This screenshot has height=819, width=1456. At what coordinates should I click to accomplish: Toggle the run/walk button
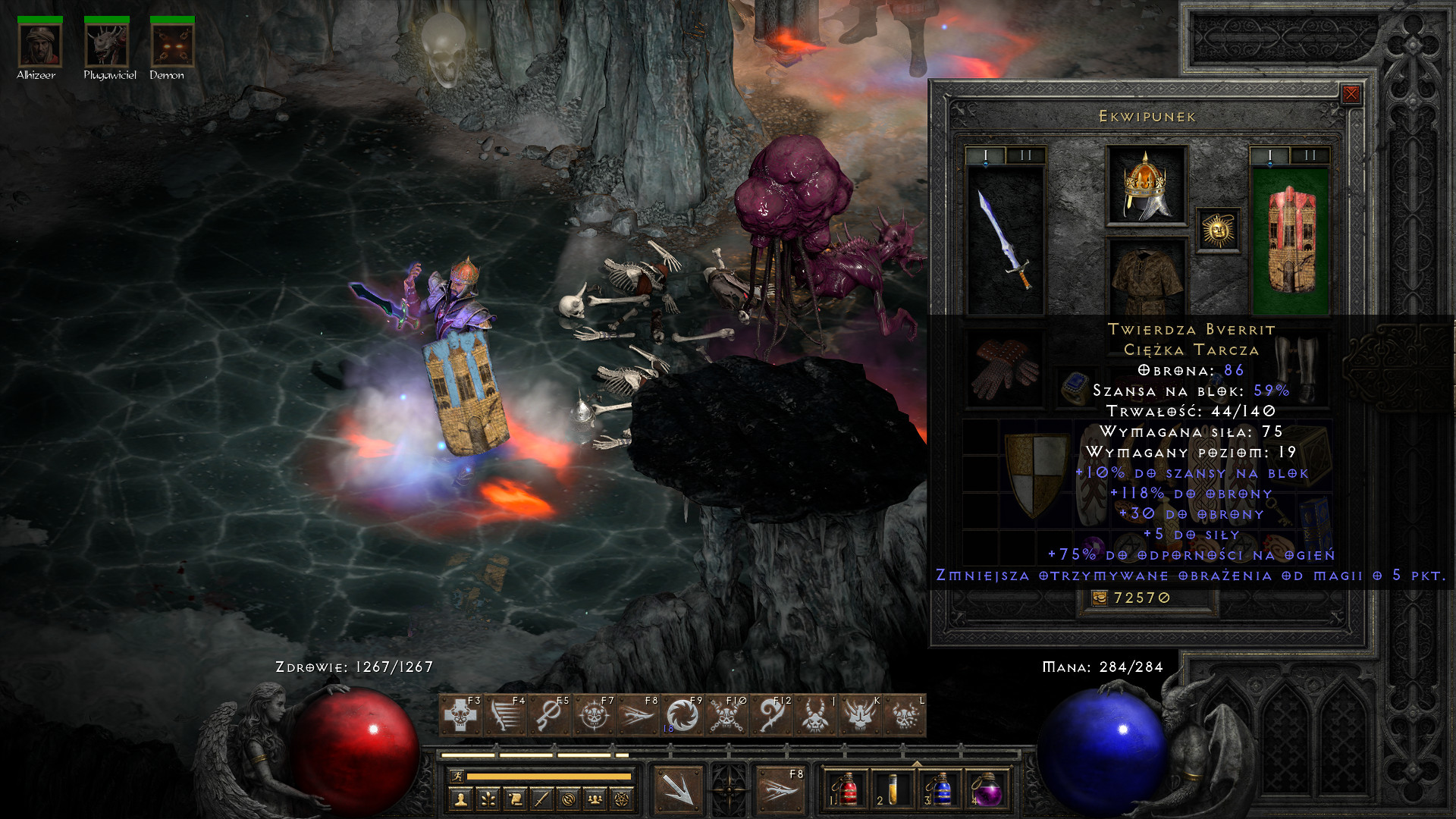click(x=457, y=776)
